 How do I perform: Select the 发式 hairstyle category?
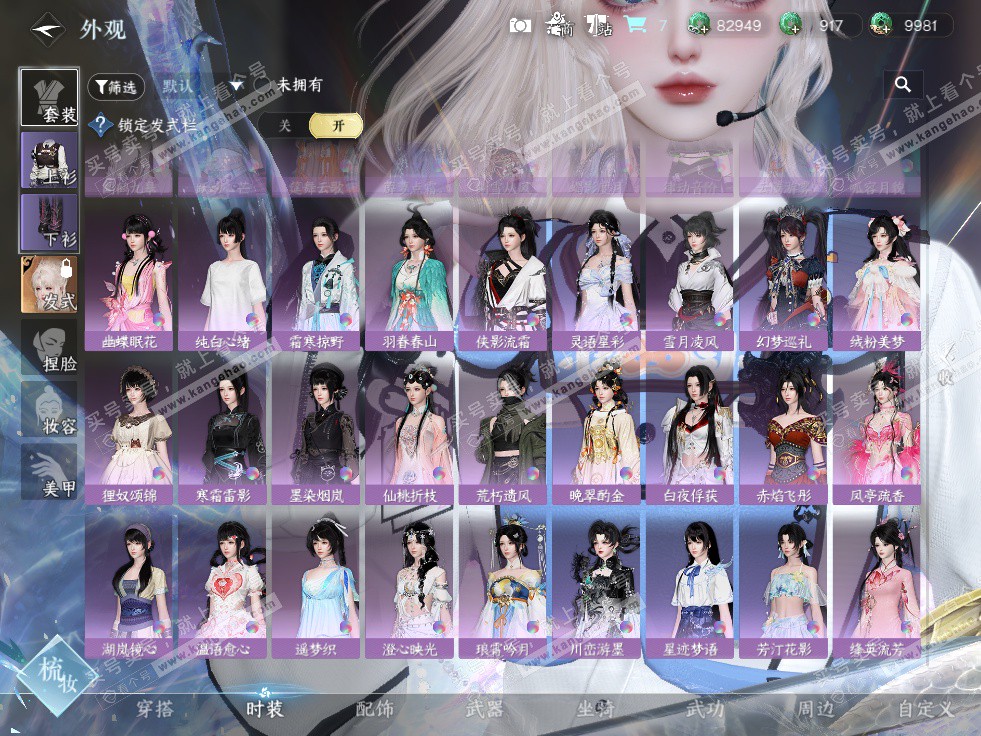(x=49, y=285)
